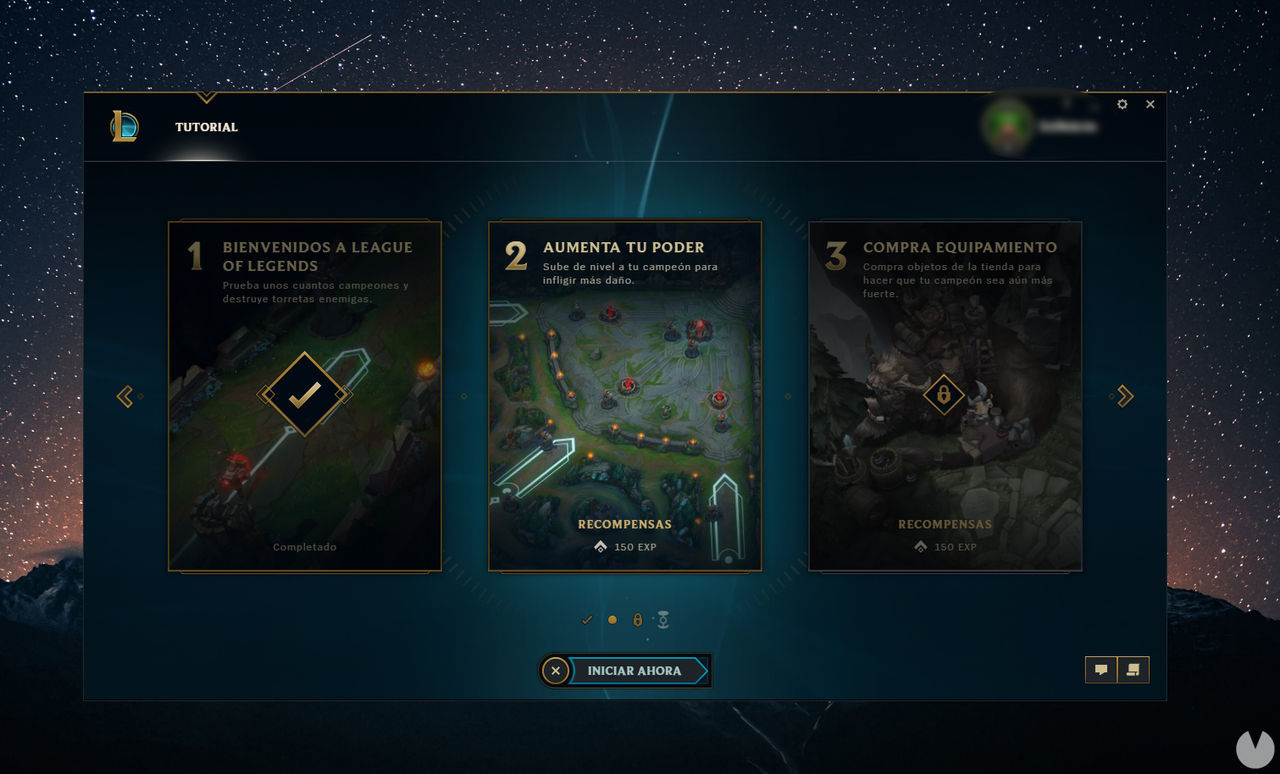
Task: Select the lock step in the progress dots
Action: tap(637, 619)
